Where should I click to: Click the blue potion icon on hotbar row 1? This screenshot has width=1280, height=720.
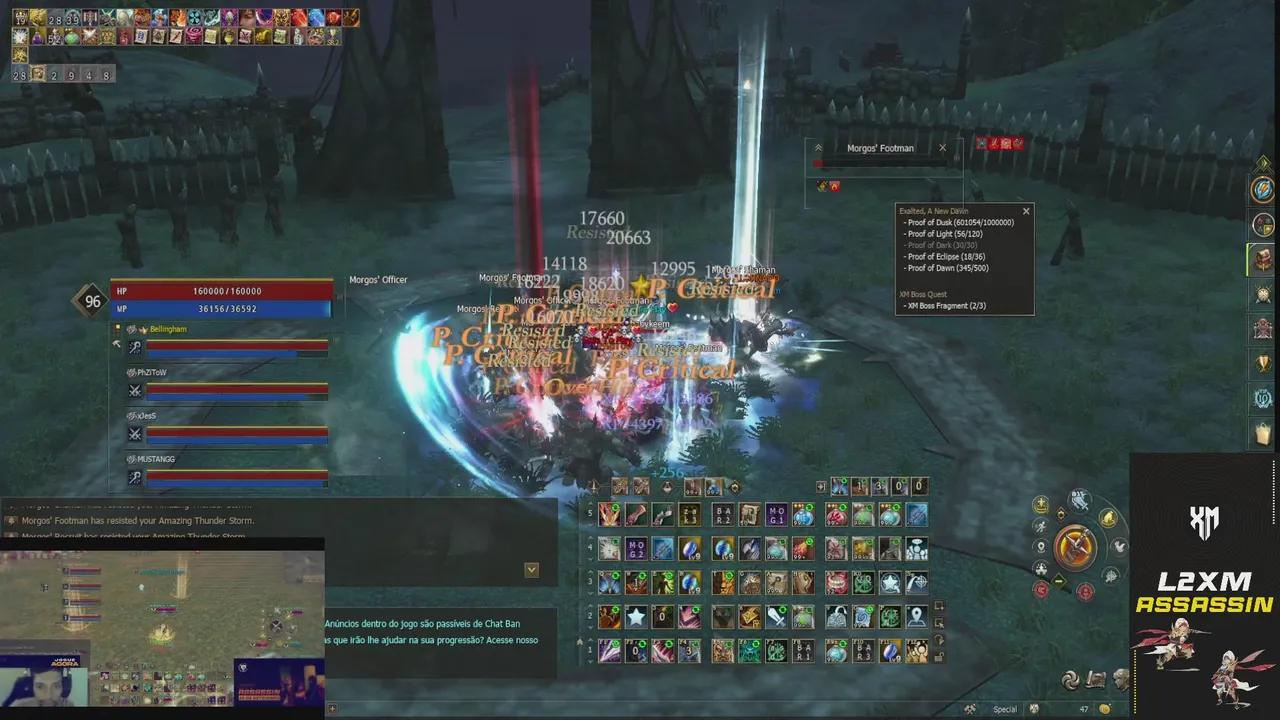point(835,650)
